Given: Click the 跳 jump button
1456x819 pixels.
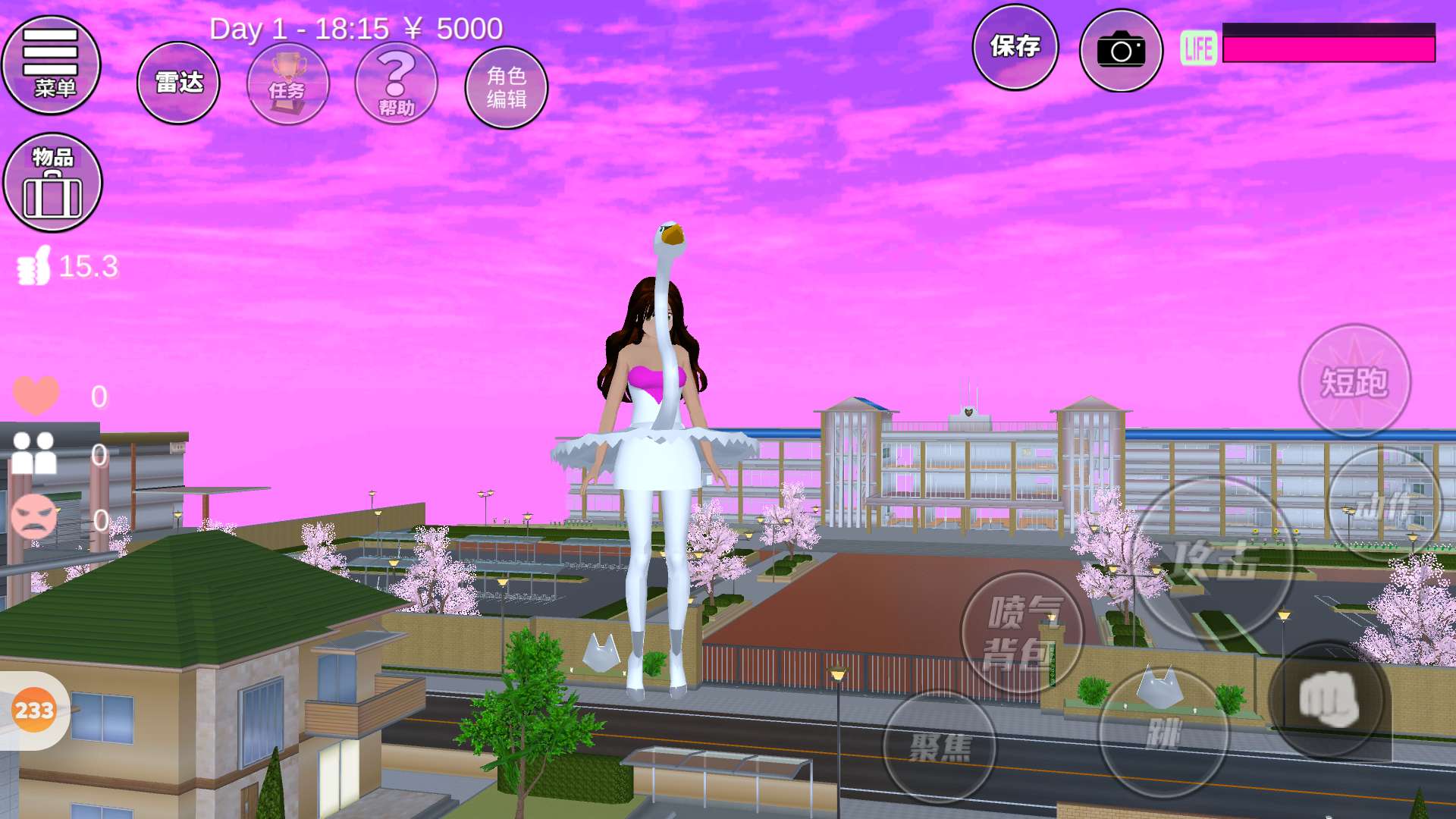Looking at the screenshot, I should coord(1163,733).
